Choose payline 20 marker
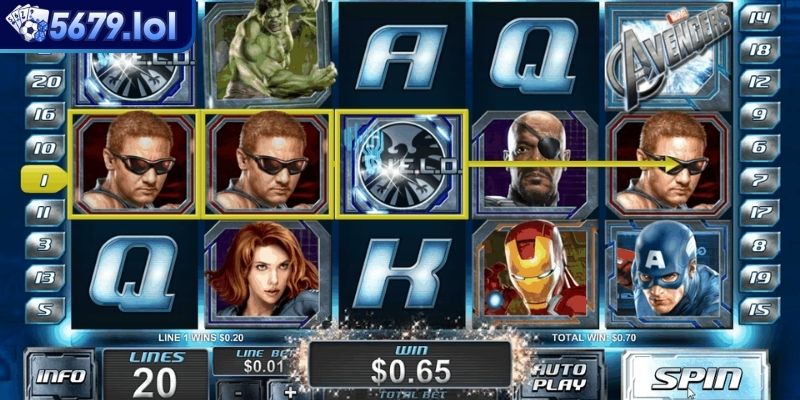800x400 pixels. pos(43,82)
